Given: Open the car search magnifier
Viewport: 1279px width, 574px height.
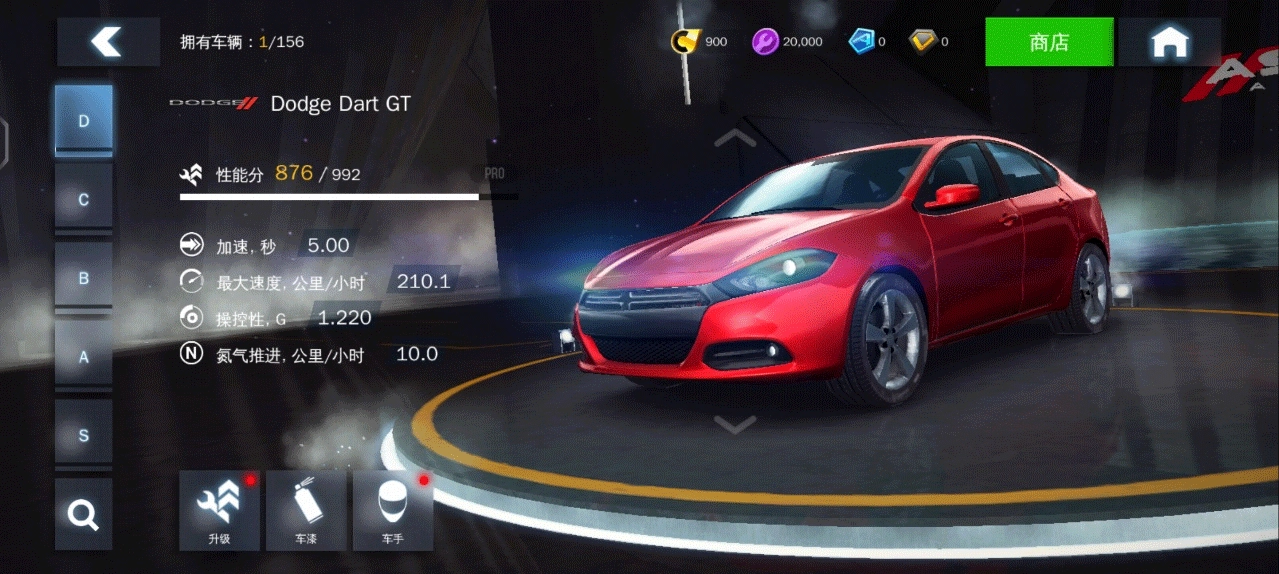Looking at the screenshot, I should click(x=83, y=515).
